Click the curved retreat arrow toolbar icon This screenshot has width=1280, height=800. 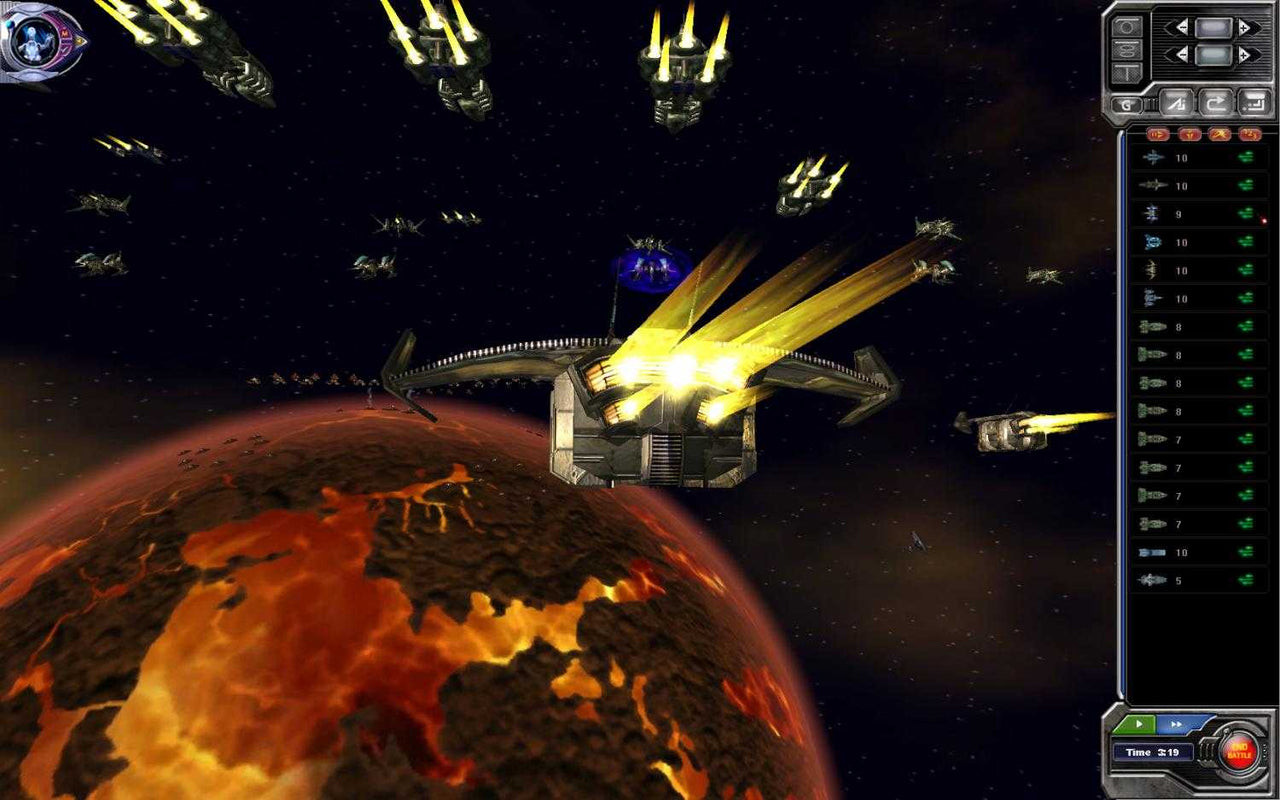(x=1214, y=103)
